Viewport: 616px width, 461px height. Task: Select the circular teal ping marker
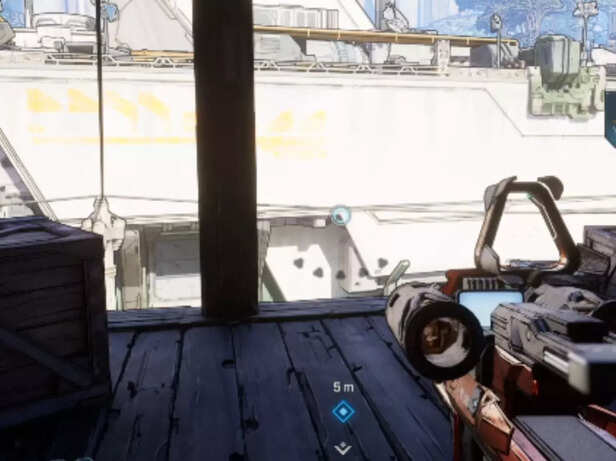pos(341,214)
